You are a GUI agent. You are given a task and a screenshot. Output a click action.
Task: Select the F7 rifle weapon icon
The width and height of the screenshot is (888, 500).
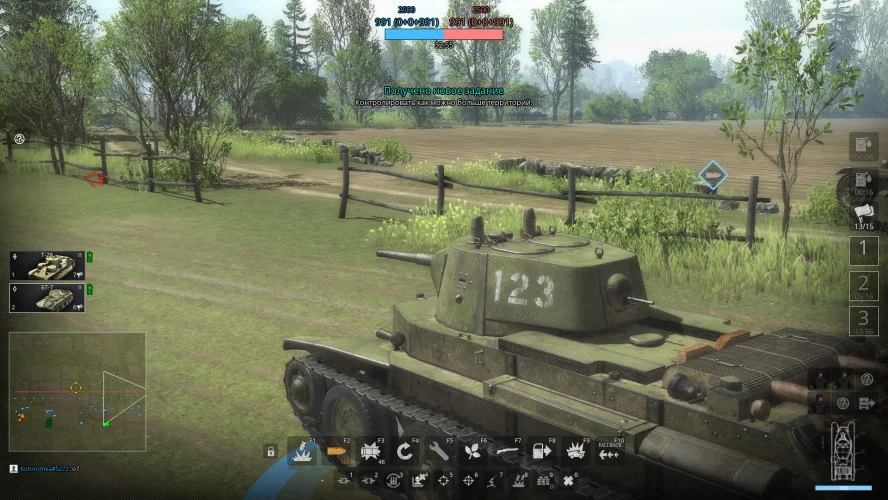pos(508,452)
